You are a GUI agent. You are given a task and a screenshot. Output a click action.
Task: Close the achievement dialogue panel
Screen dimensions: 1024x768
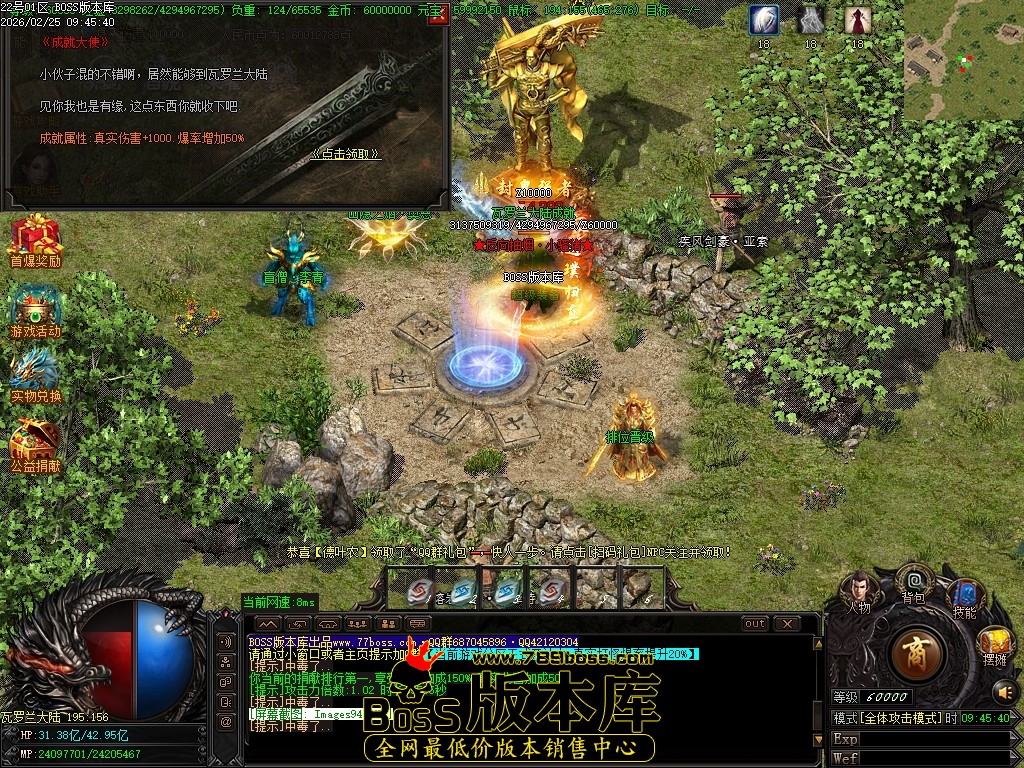click(x=435, y=19)
